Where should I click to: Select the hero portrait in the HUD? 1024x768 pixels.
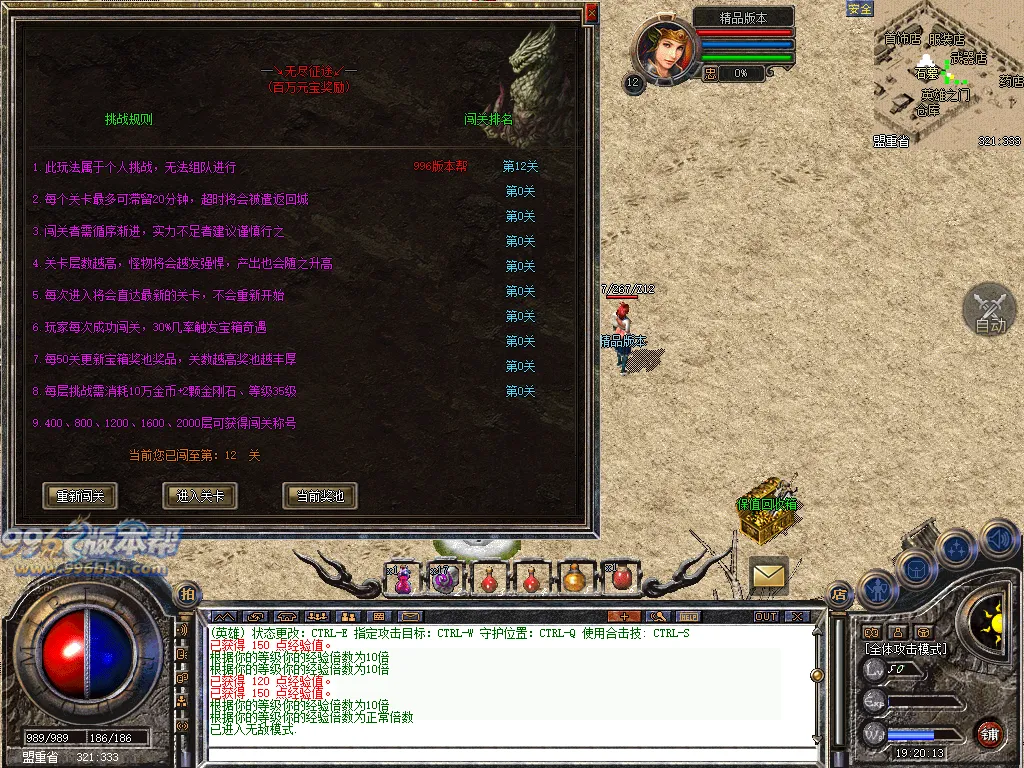[662, 50]
